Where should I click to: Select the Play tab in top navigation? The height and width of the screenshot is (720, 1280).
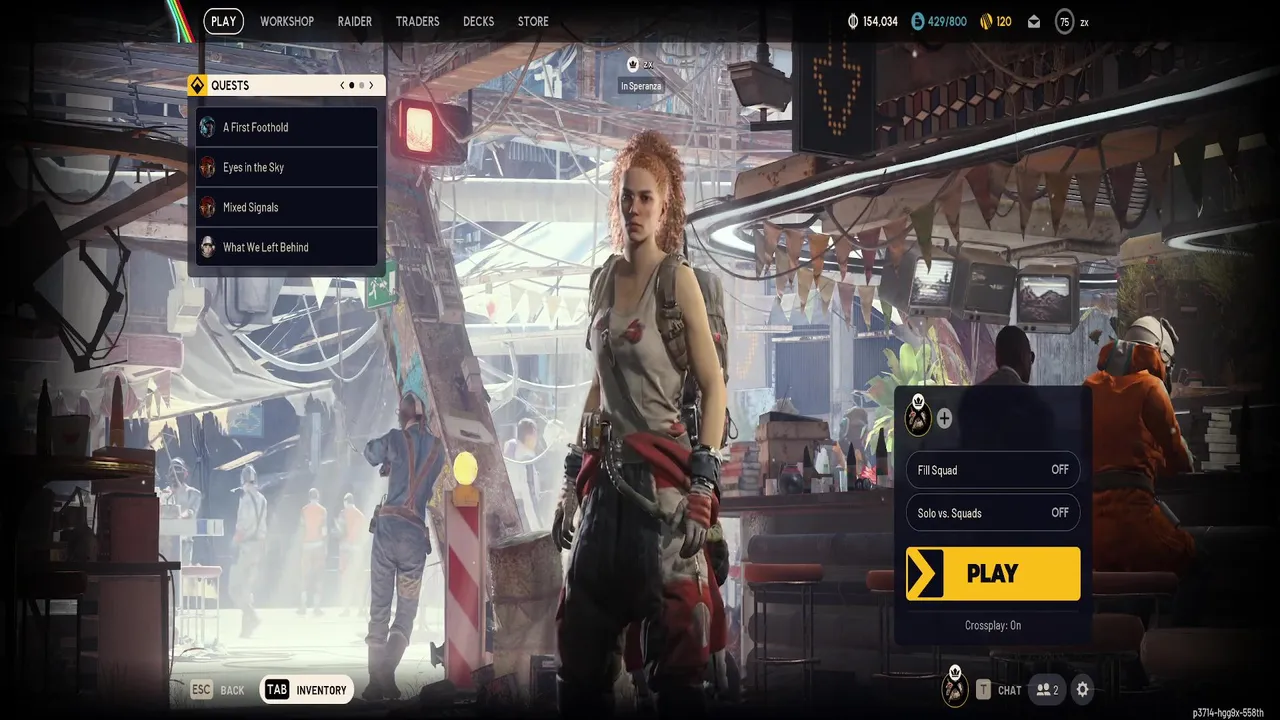(223, 21)
